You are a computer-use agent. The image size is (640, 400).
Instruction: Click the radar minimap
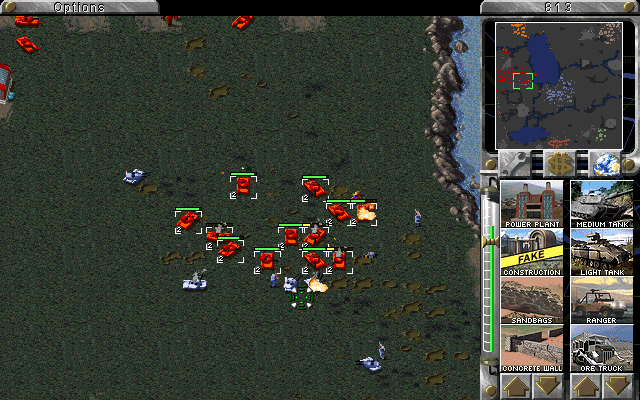point(559,84)
